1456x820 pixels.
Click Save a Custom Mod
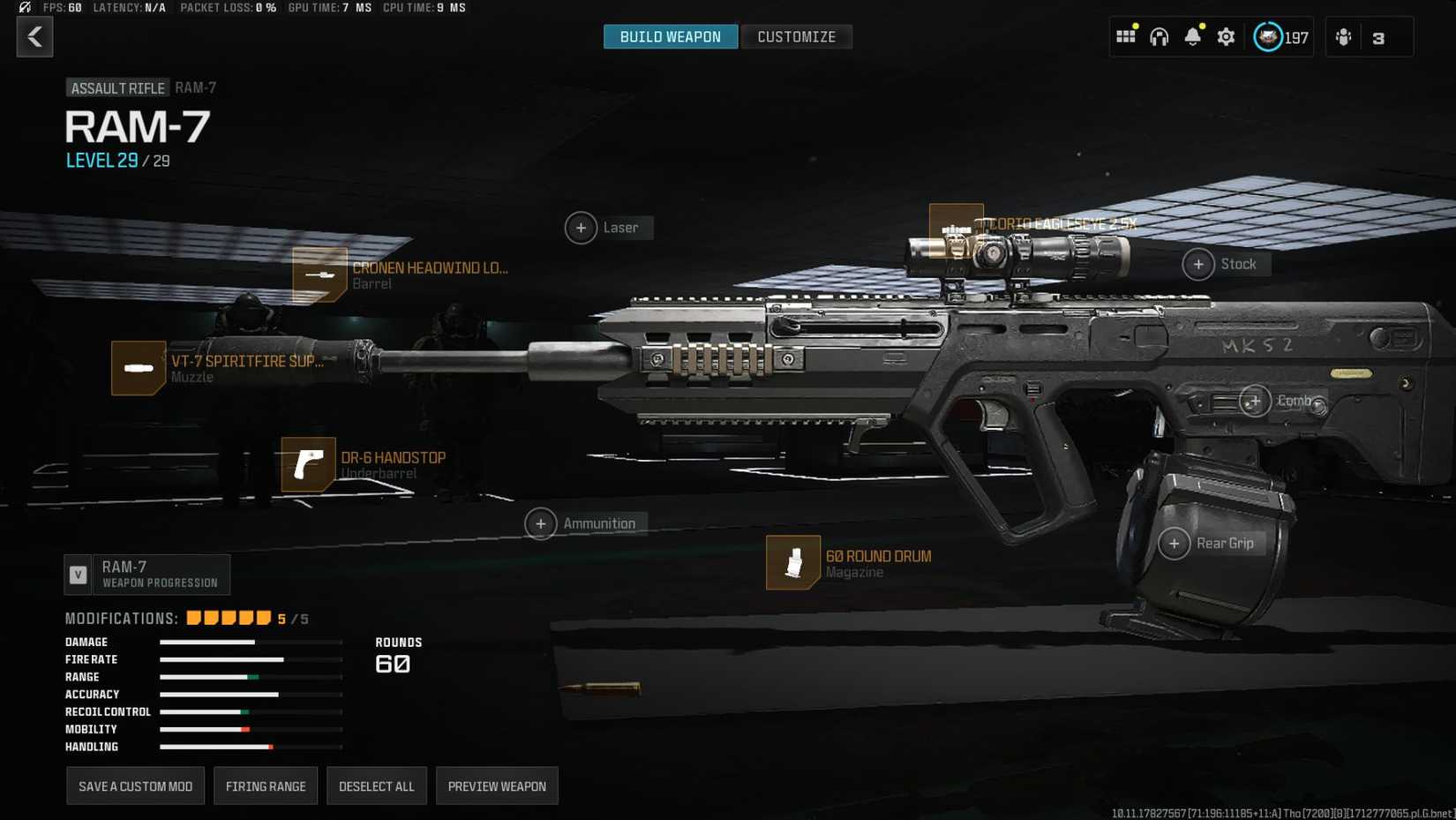click(x=135, y=786)
